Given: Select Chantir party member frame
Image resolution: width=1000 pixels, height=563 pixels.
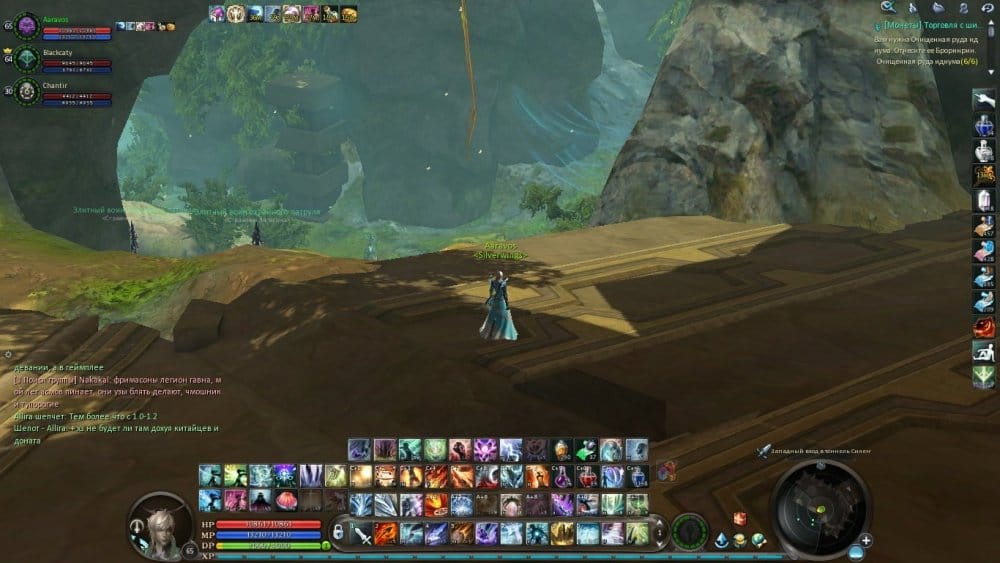Looking at the screenshot, I should coord(60,91).
